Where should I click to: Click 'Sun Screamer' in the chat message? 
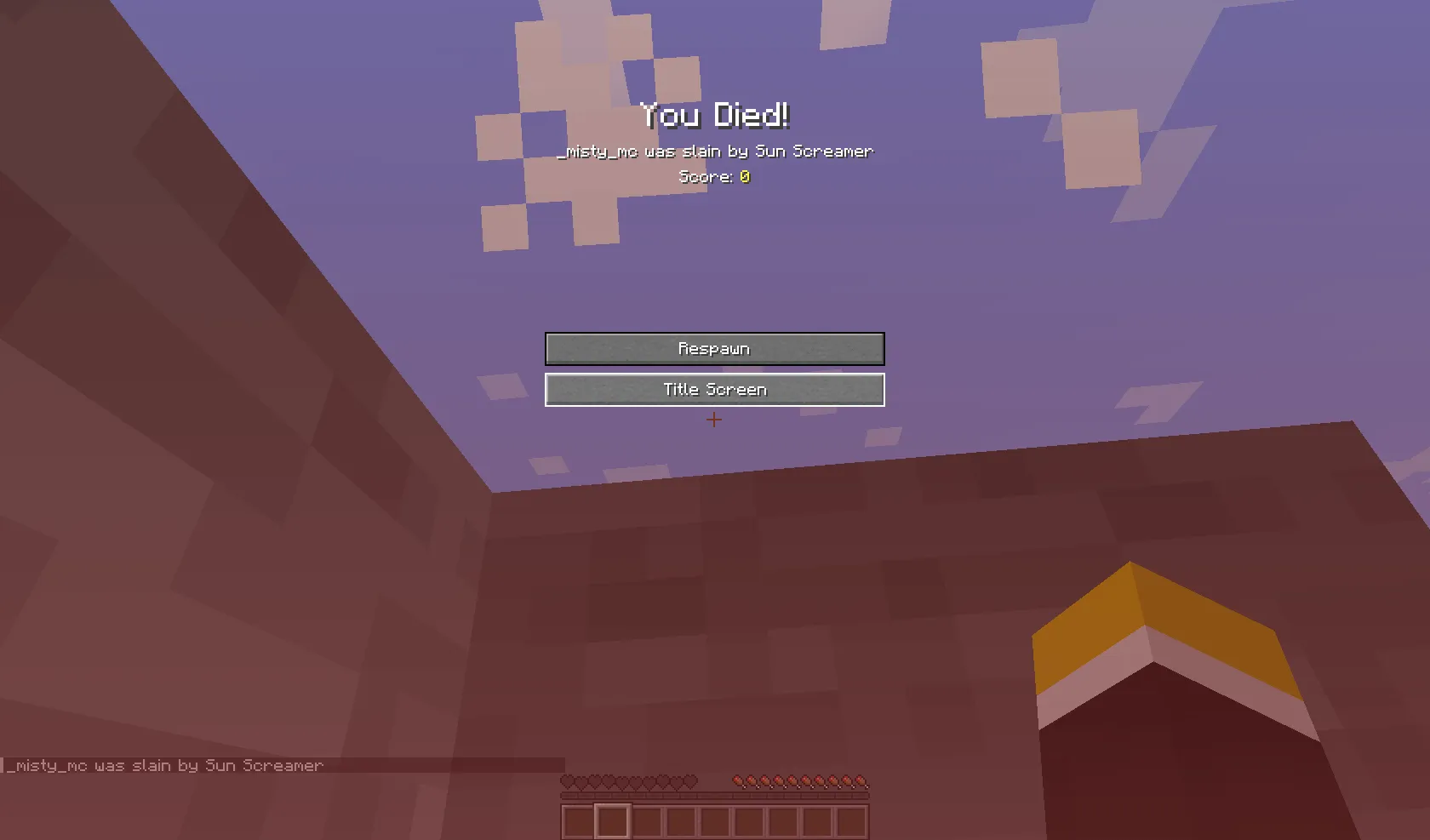tap(815, 151)
